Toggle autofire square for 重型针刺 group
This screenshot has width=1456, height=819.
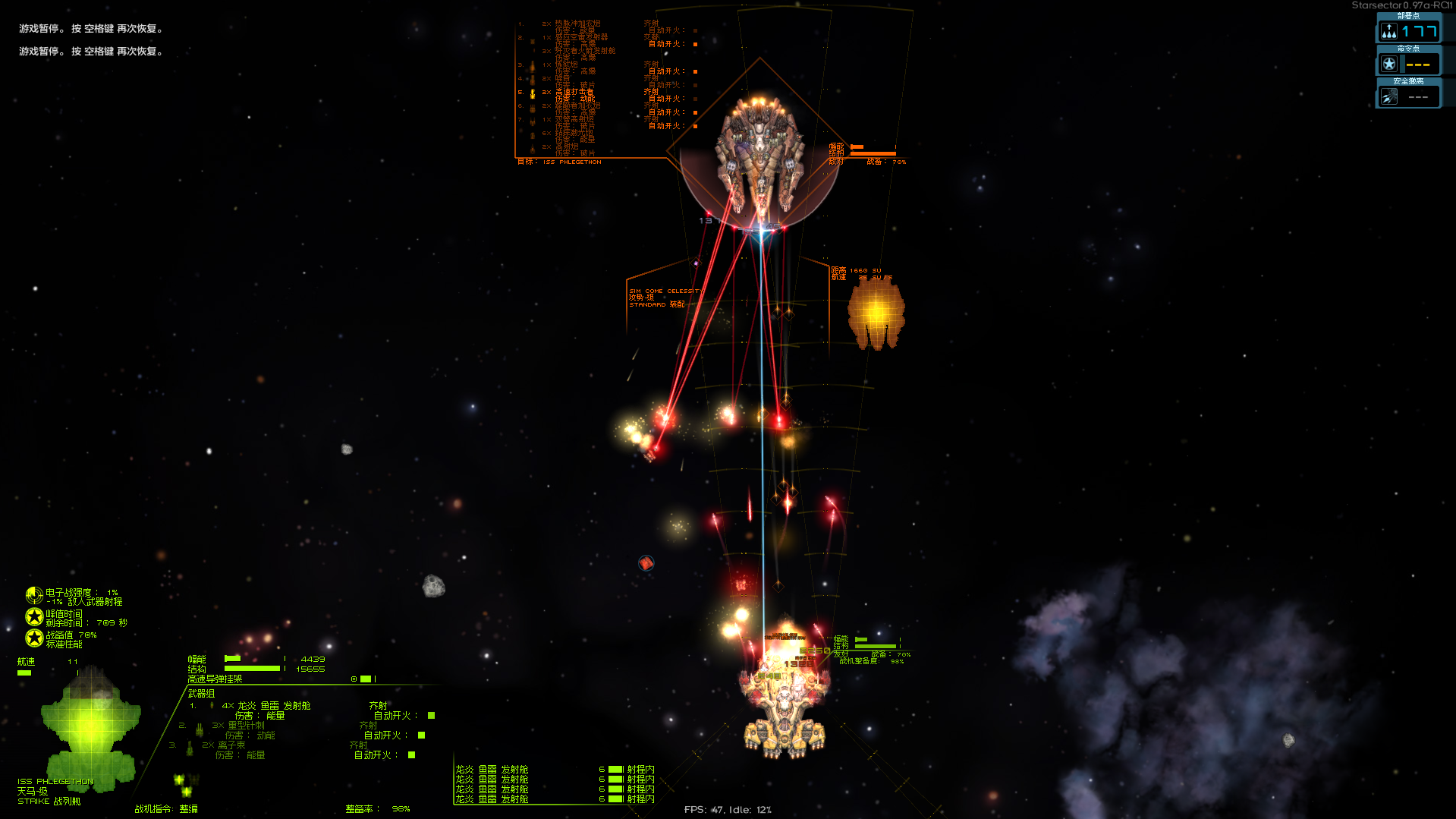(x=421, y=736)
